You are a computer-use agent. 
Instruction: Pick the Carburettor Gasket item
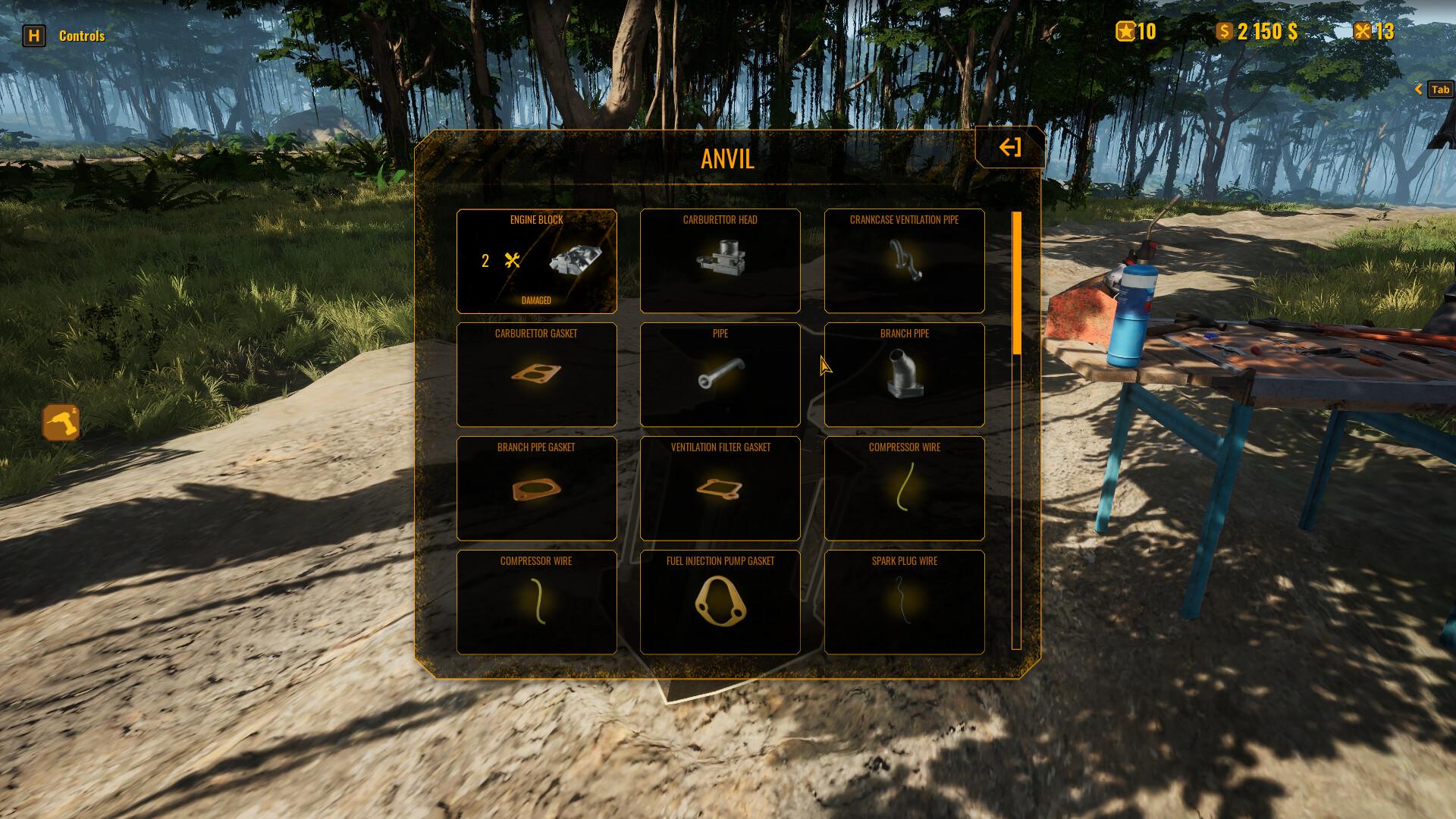(x=536, y=375)
